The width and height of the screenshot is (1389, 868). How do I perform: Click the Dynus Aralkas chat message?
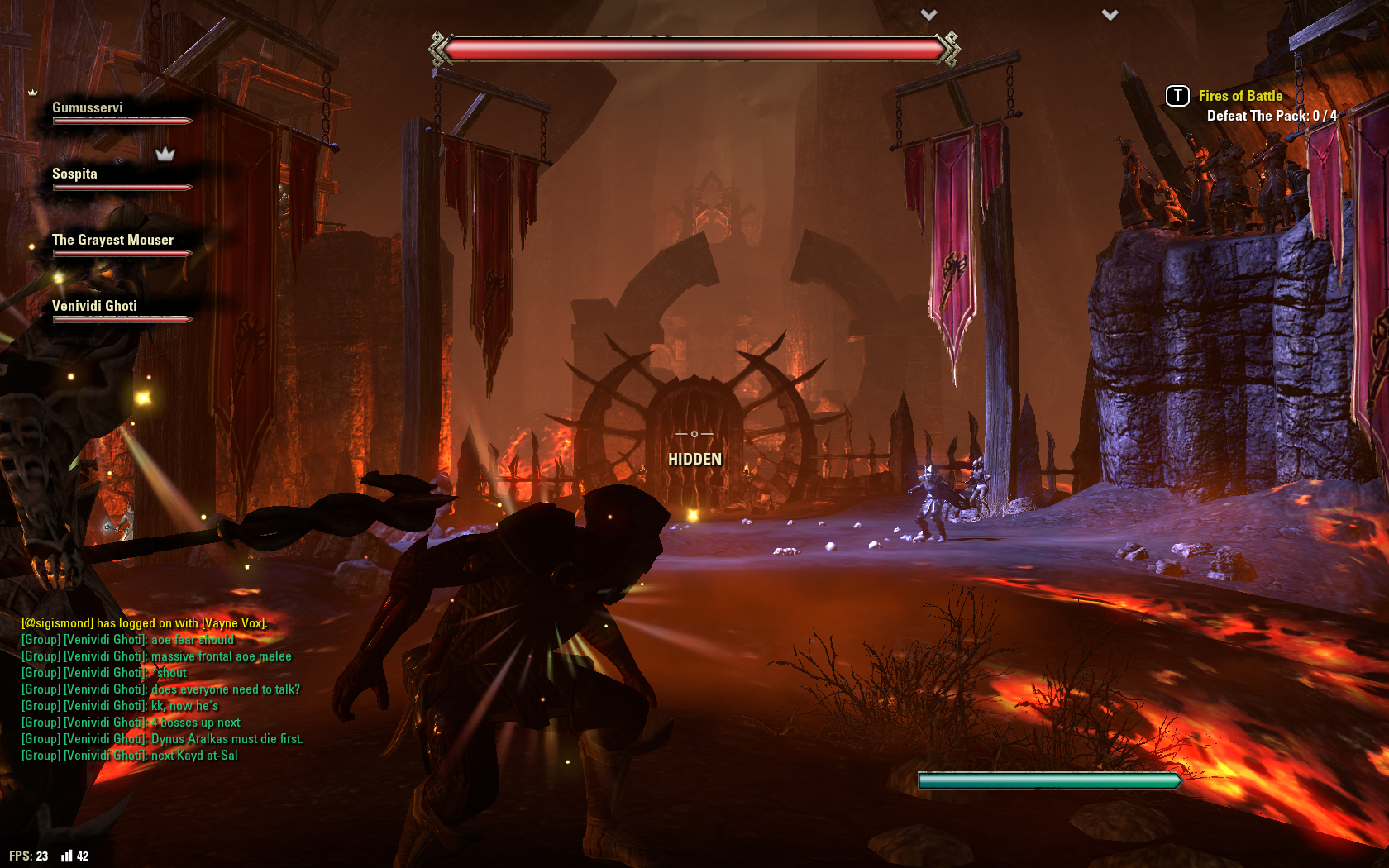(x=226, y=739)
